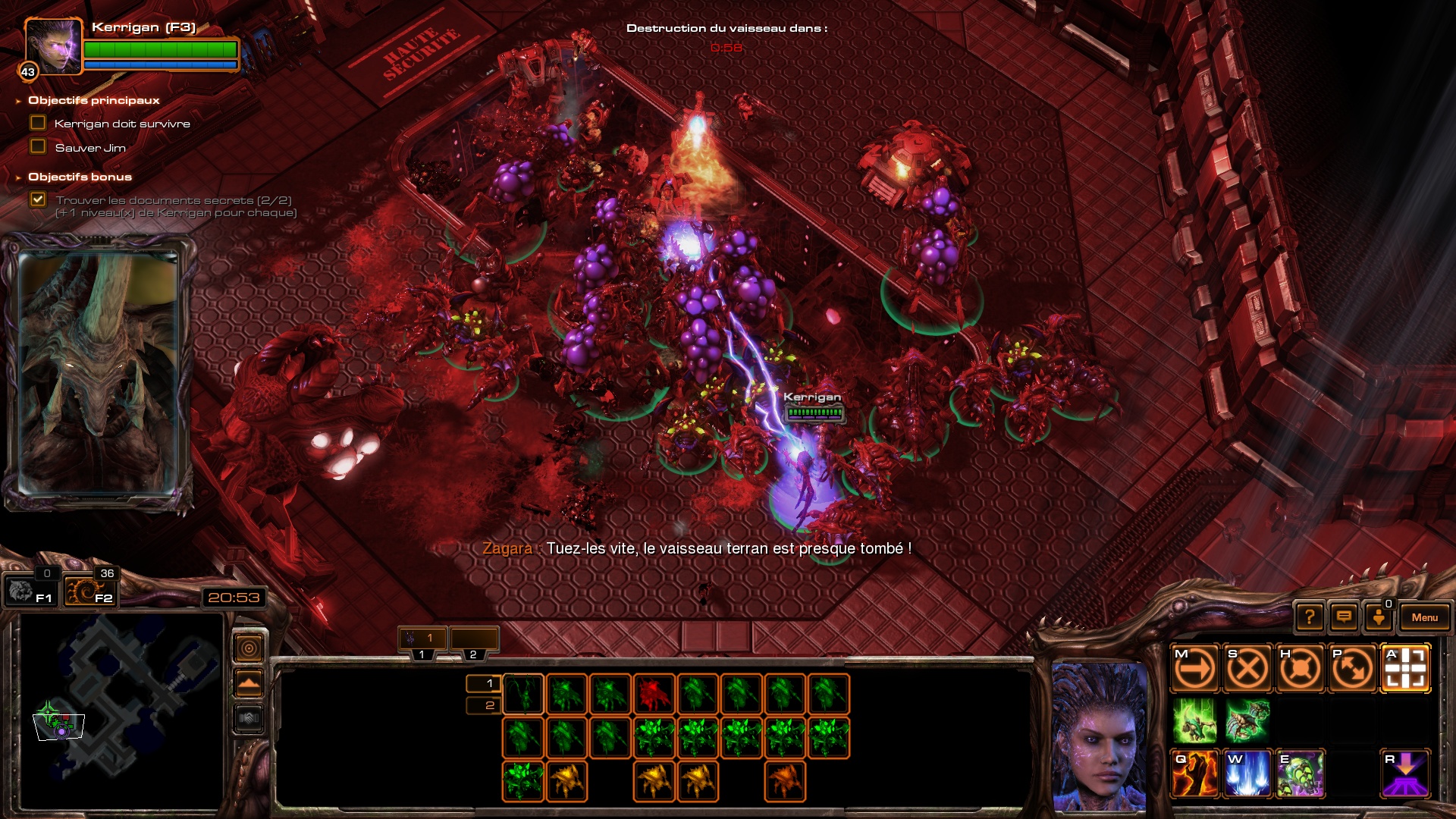This screenshot has width=1456, height=819.
Task: Activate the purple R ultimate ability
Action: pos(1405,774)
